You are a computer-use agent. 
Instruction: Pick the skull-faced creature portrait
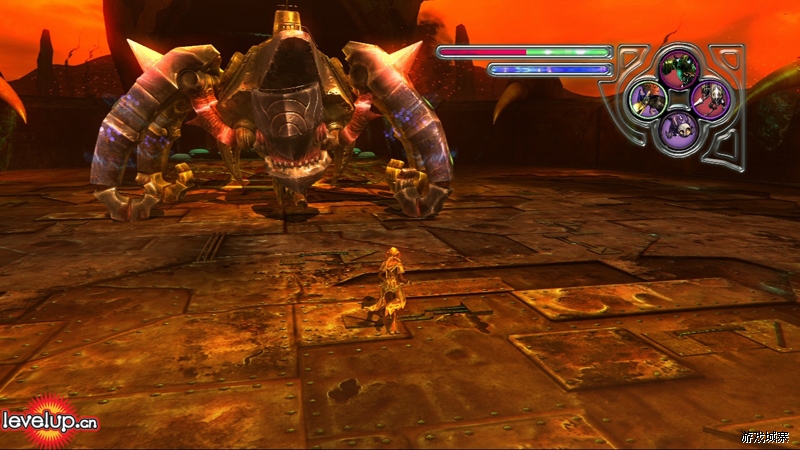point(678,129)
